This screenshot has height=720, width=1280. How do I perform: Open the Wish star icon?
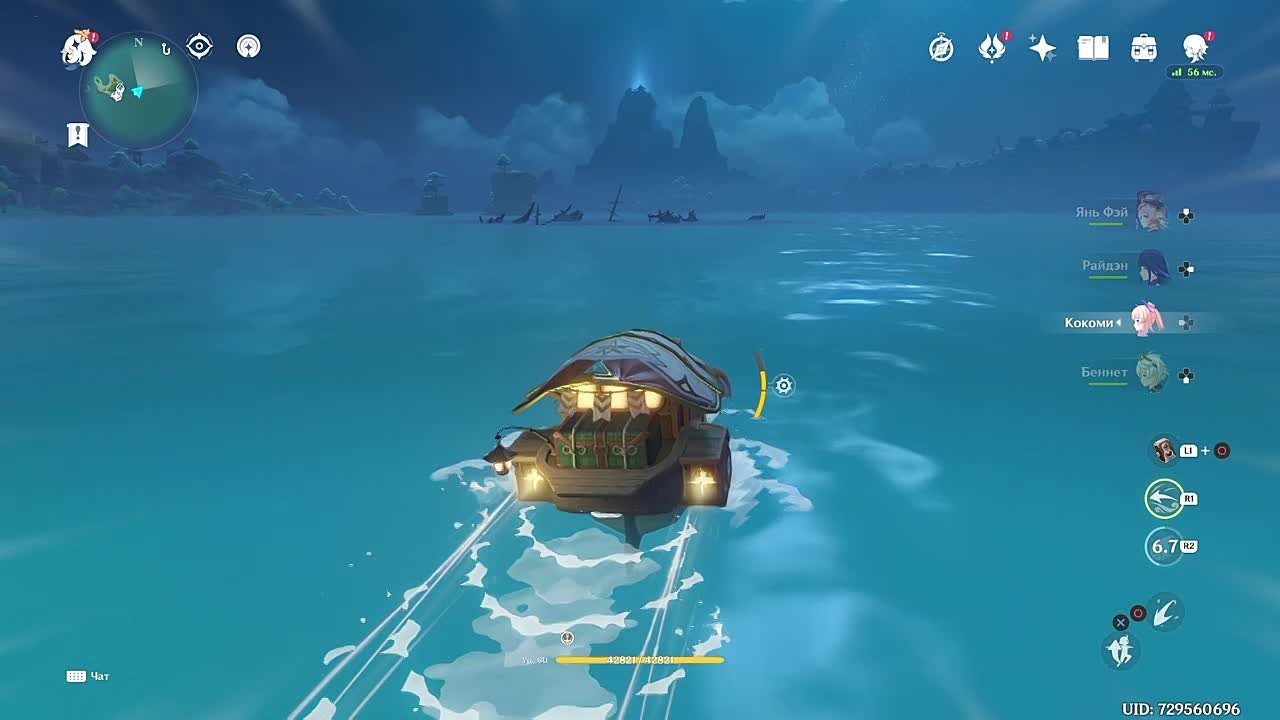coord(1042,48)
